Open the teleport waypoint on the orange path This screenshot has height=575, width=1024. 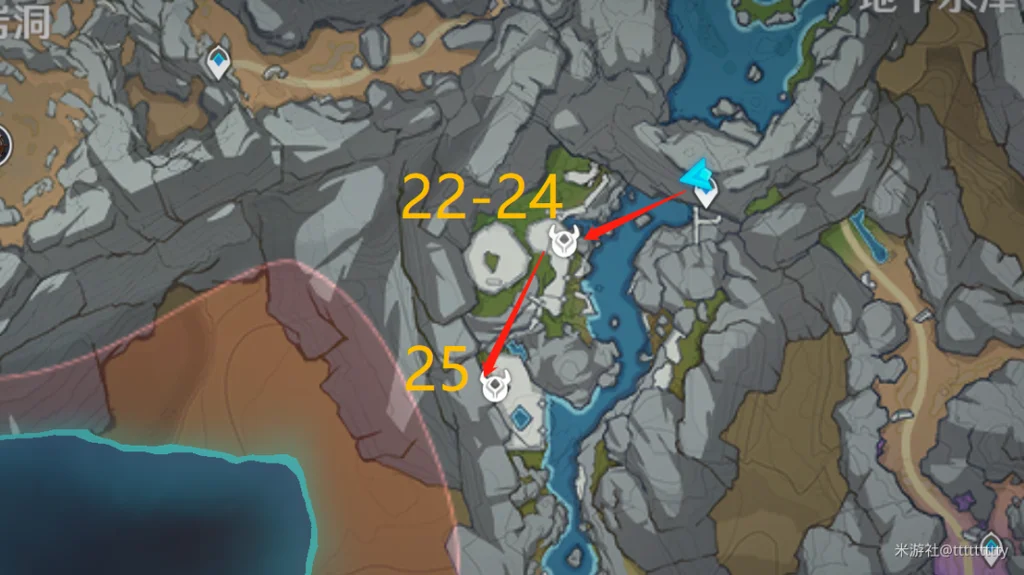218,64
